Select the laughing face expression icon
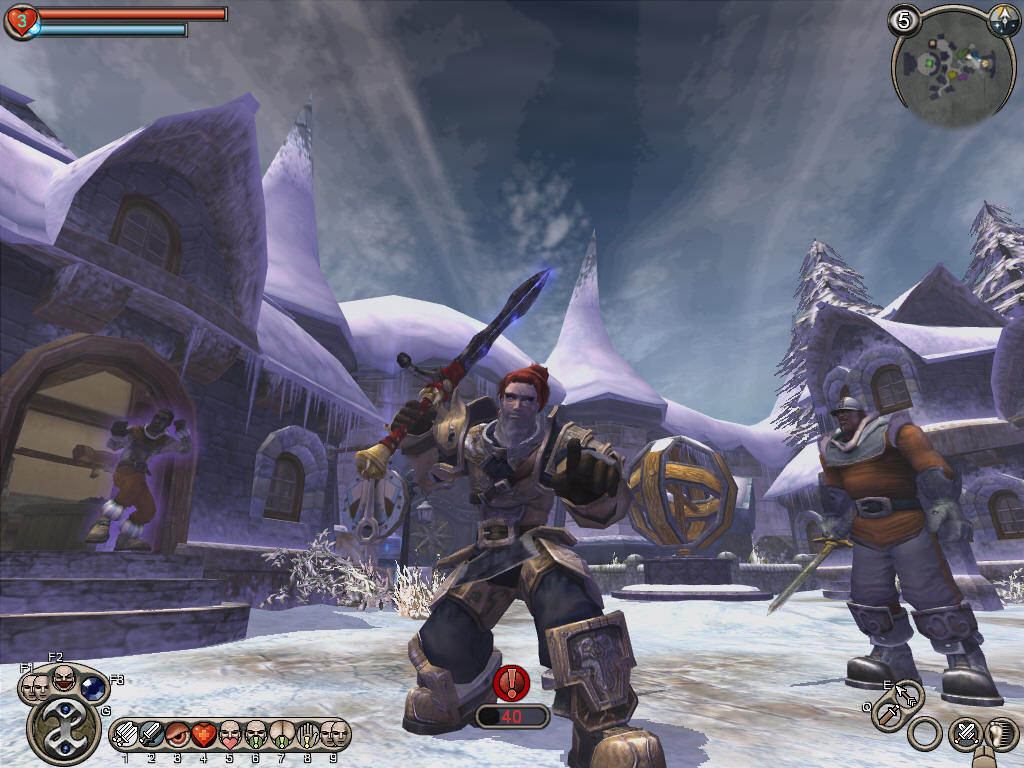1024x768 pixels. [63, 678]
